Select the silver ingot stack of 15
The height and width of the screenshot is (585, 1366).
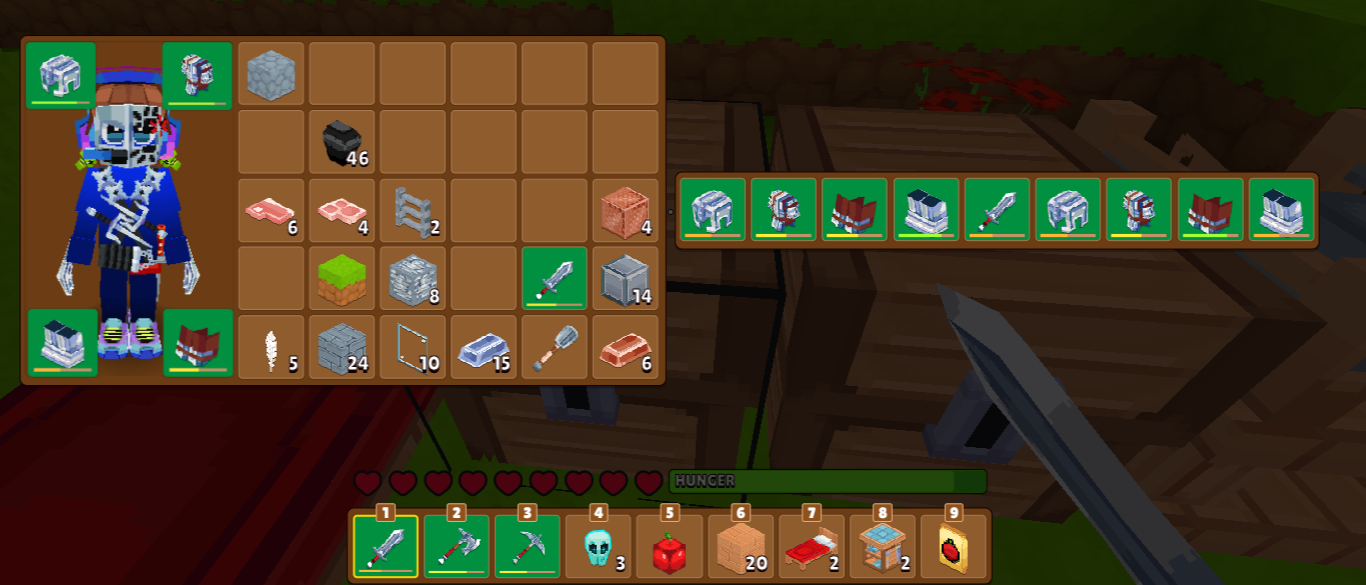(x=483, y=347)
